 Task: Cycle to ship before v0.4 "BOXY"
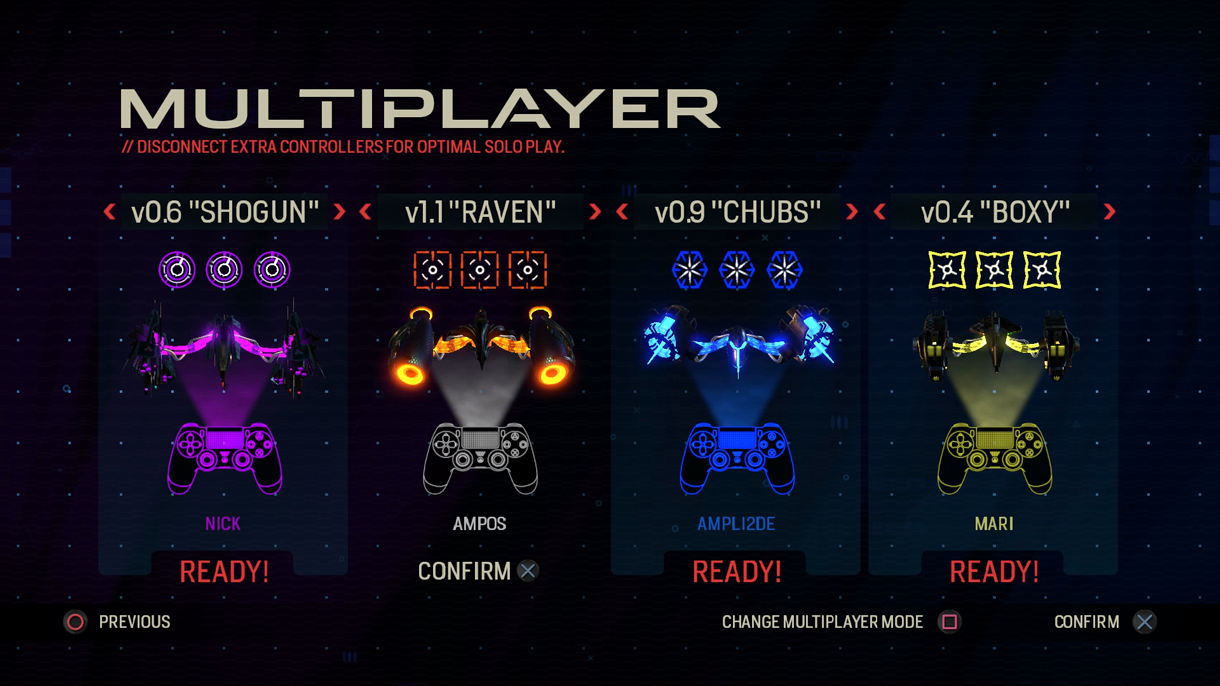tap(880, 212)
